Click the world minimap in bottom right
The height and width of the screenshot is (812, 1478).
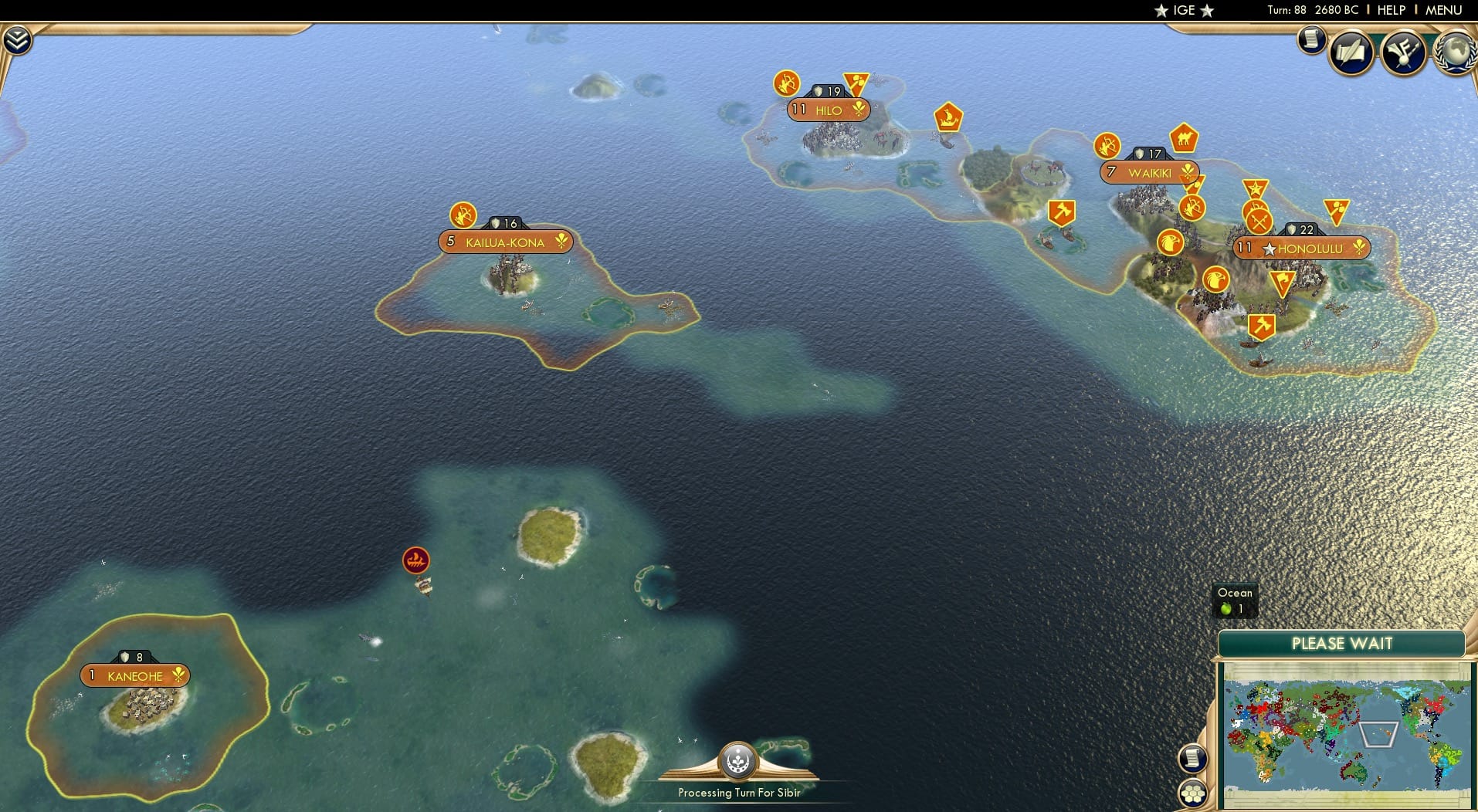[1344, 733]
